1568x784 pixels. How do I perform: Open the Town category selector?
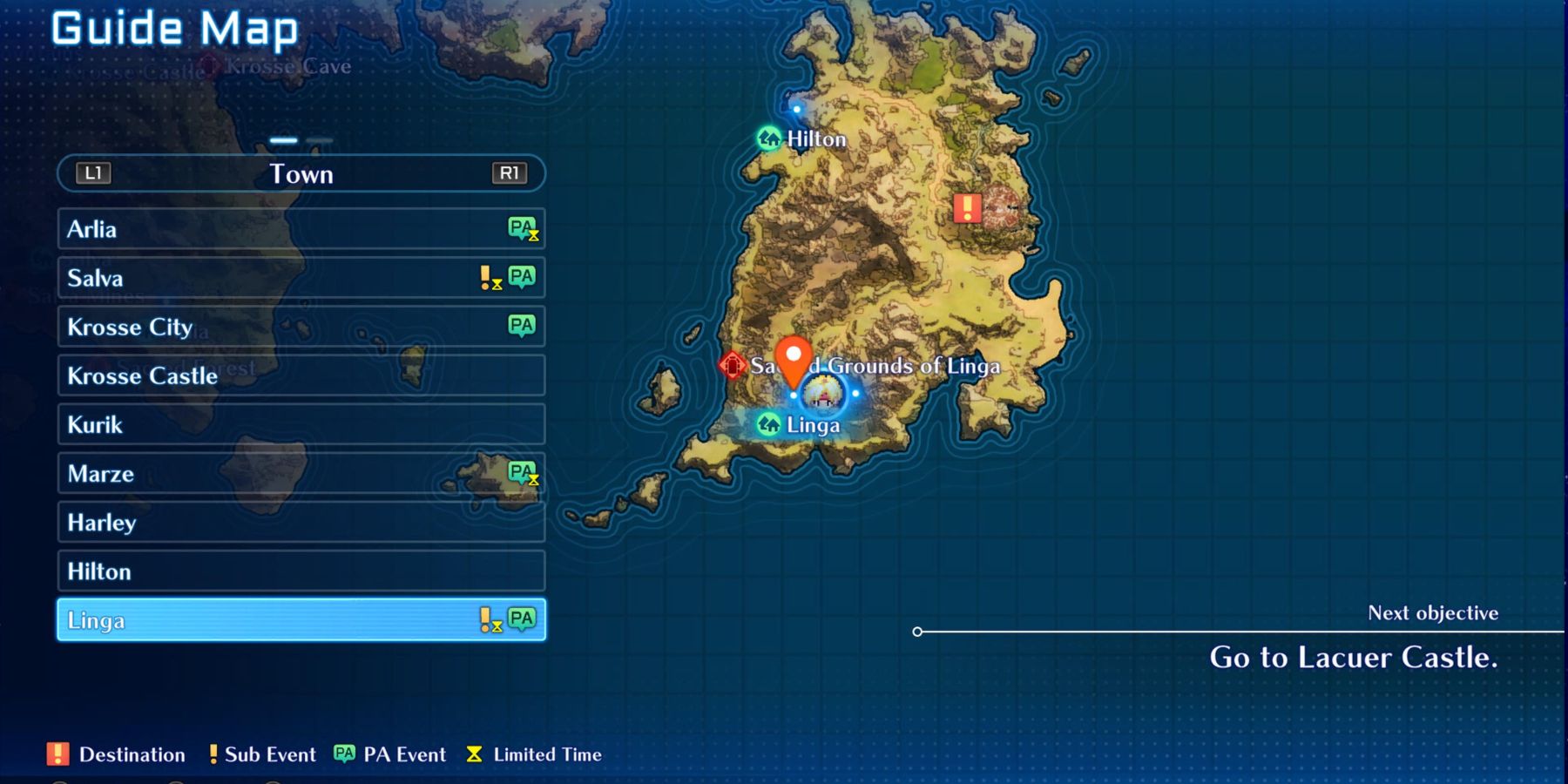pos(301,173)
